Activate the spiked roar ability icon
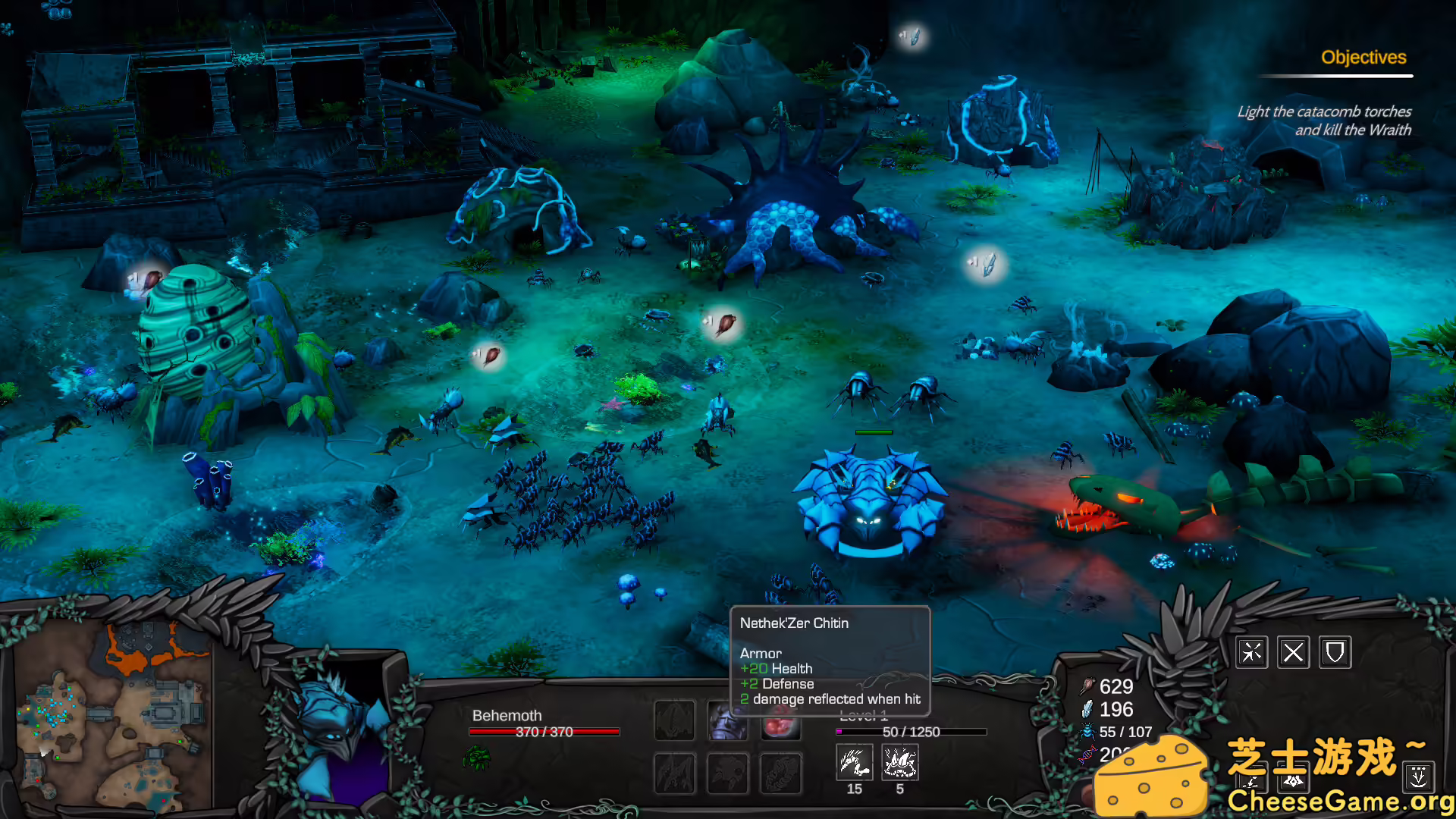The width and height of the screenshot is (1456, 819). pos(900,762)
